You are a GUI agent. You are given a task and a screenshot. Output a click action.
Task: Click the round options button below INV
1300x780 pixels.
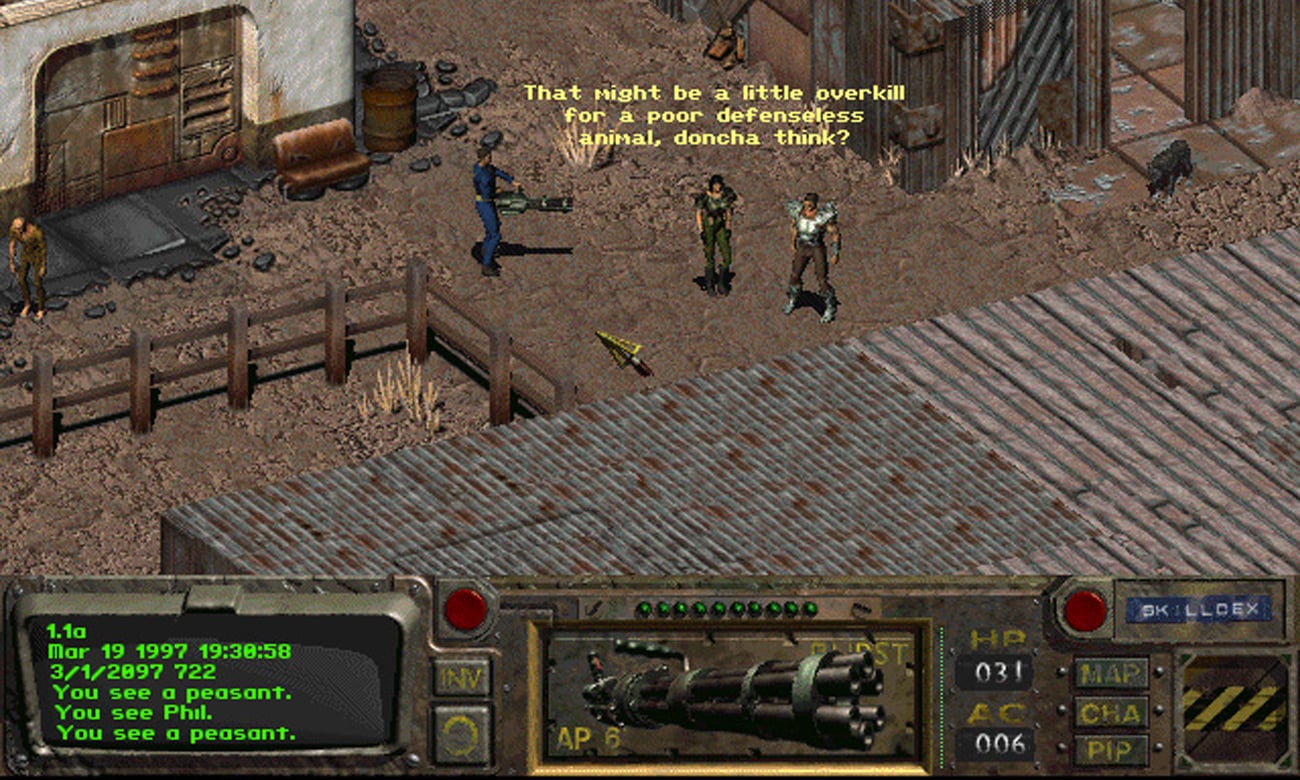tap(461, 733)
